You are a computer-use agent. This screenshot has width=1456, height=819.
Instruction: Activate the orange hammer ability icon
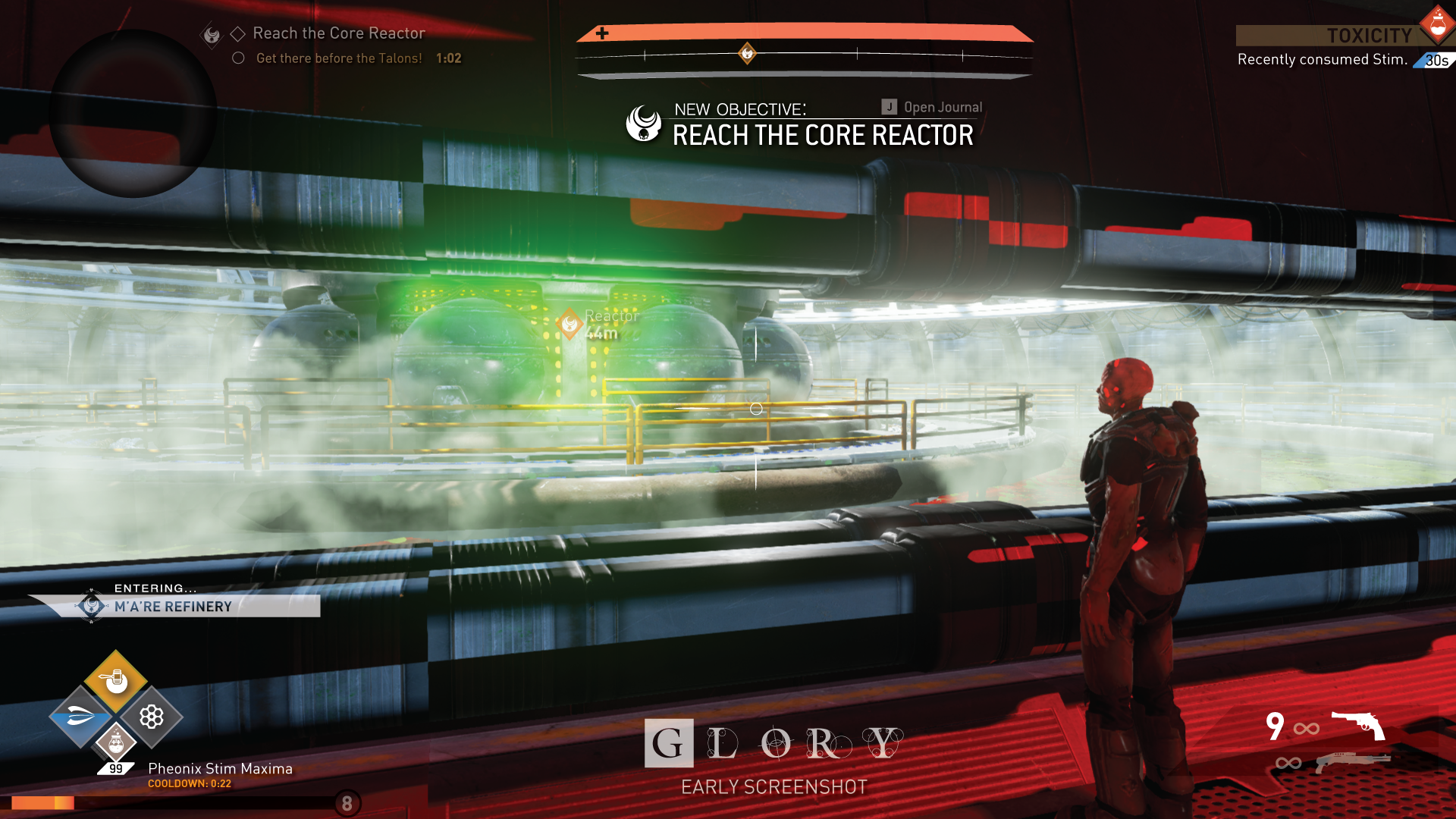tap(115, 679)
